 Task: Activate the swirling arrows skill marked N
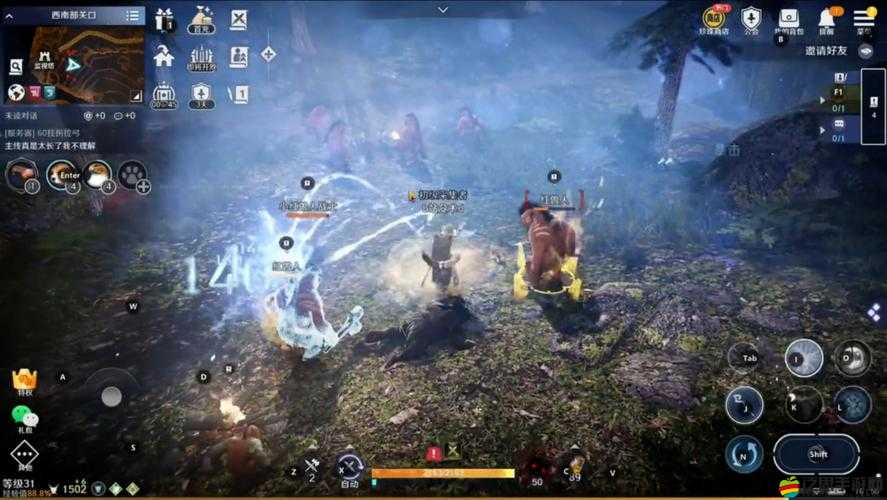[x=745, y=453]
